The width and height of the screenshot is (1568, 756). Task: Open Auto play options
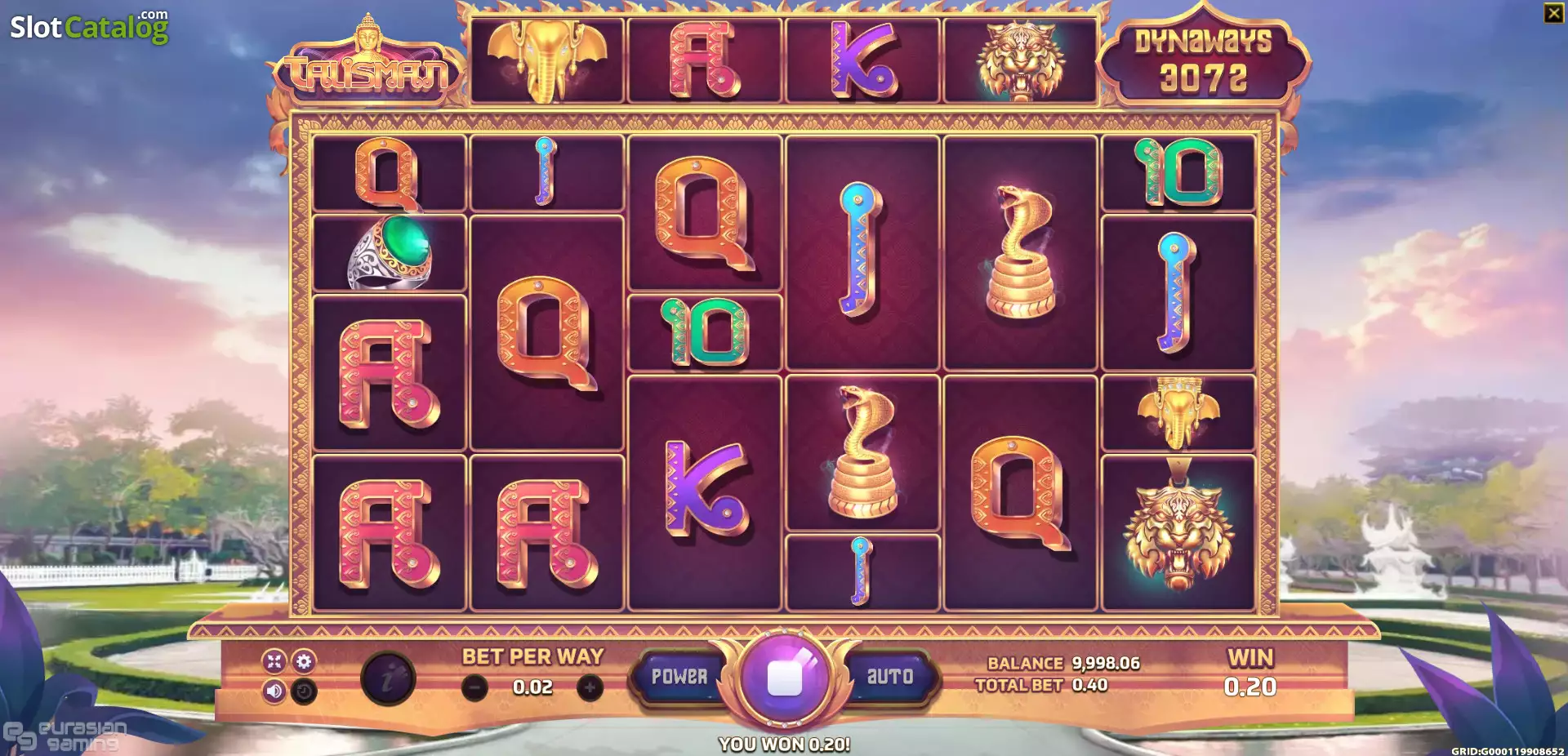coord(892,676)
